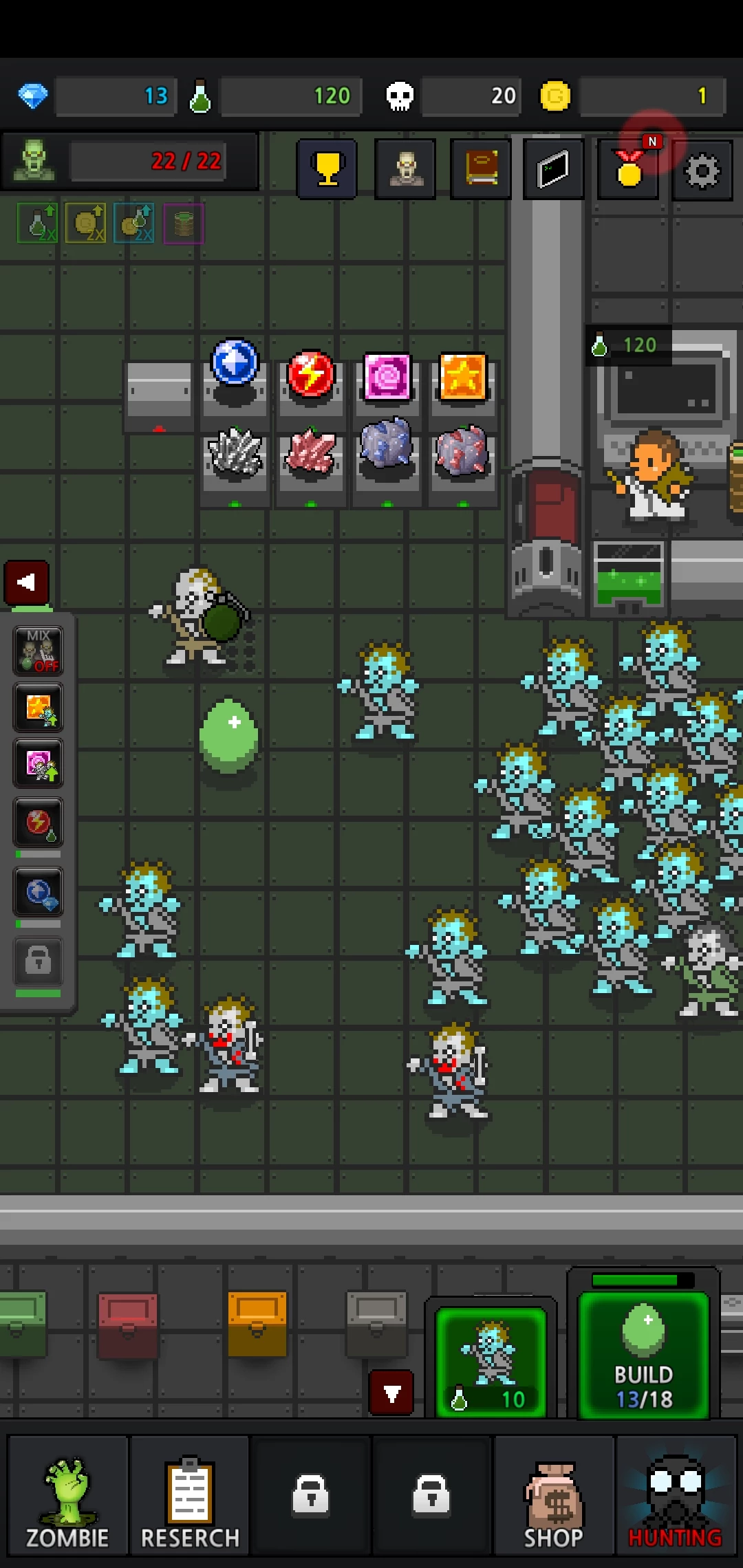This screenshot has height=1568, width=743.
Task: Toggle the MIX off button
Action: pos(38,651)
